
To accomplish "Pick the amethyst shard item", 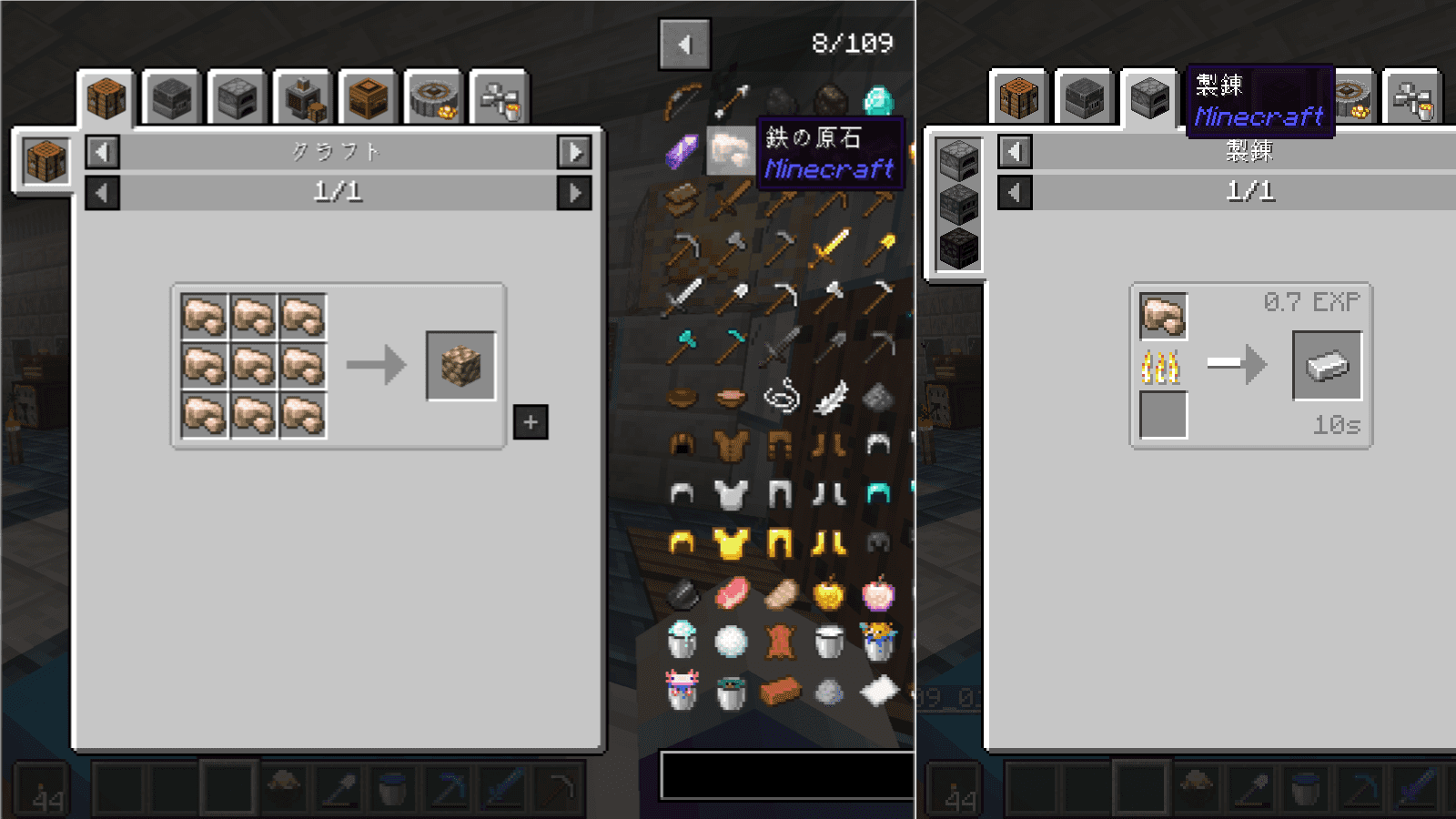I will coord(682,151).
